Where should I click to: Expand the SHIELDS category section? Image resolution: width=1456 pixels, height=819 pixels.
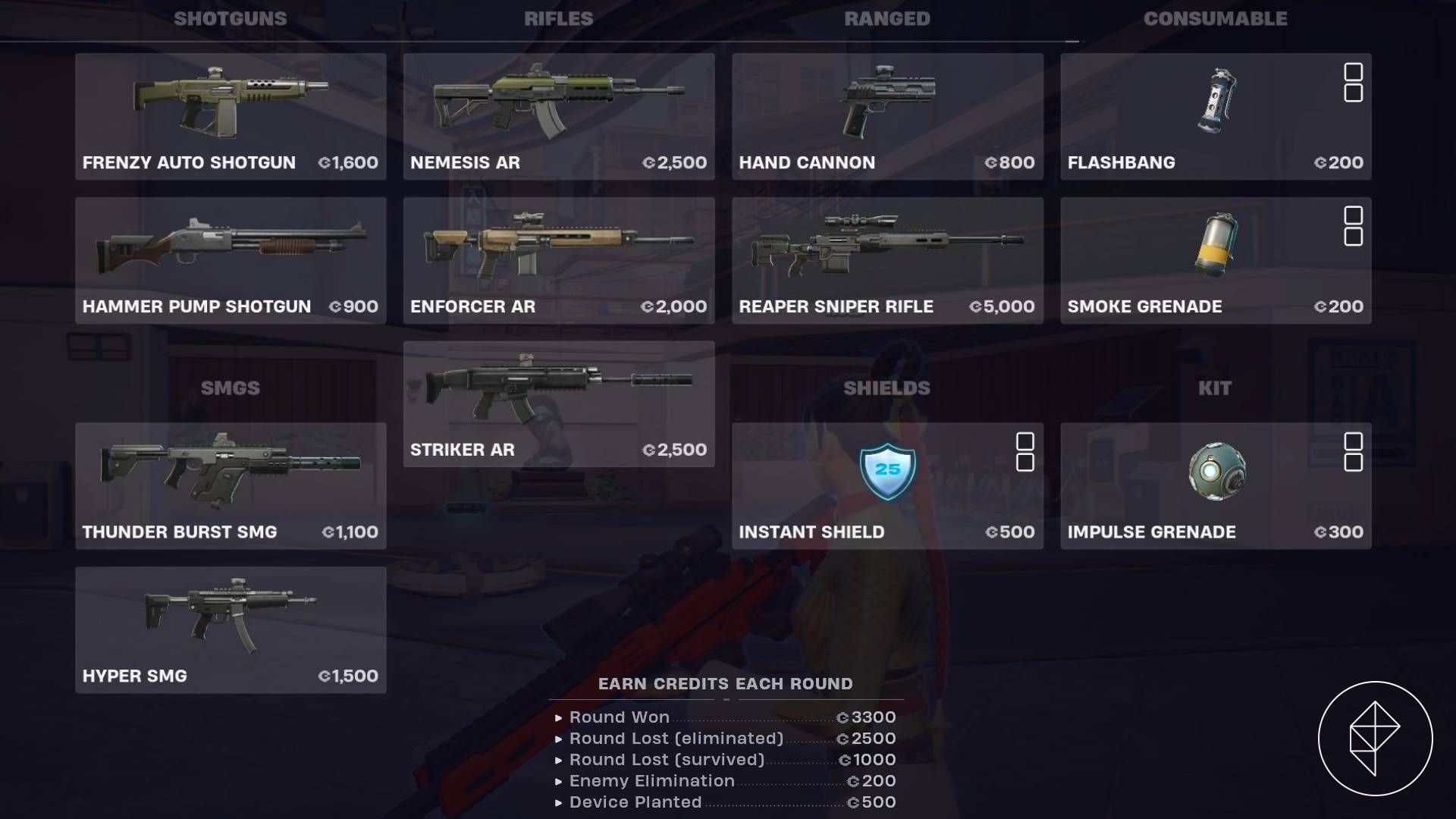[x=887, y=388]
